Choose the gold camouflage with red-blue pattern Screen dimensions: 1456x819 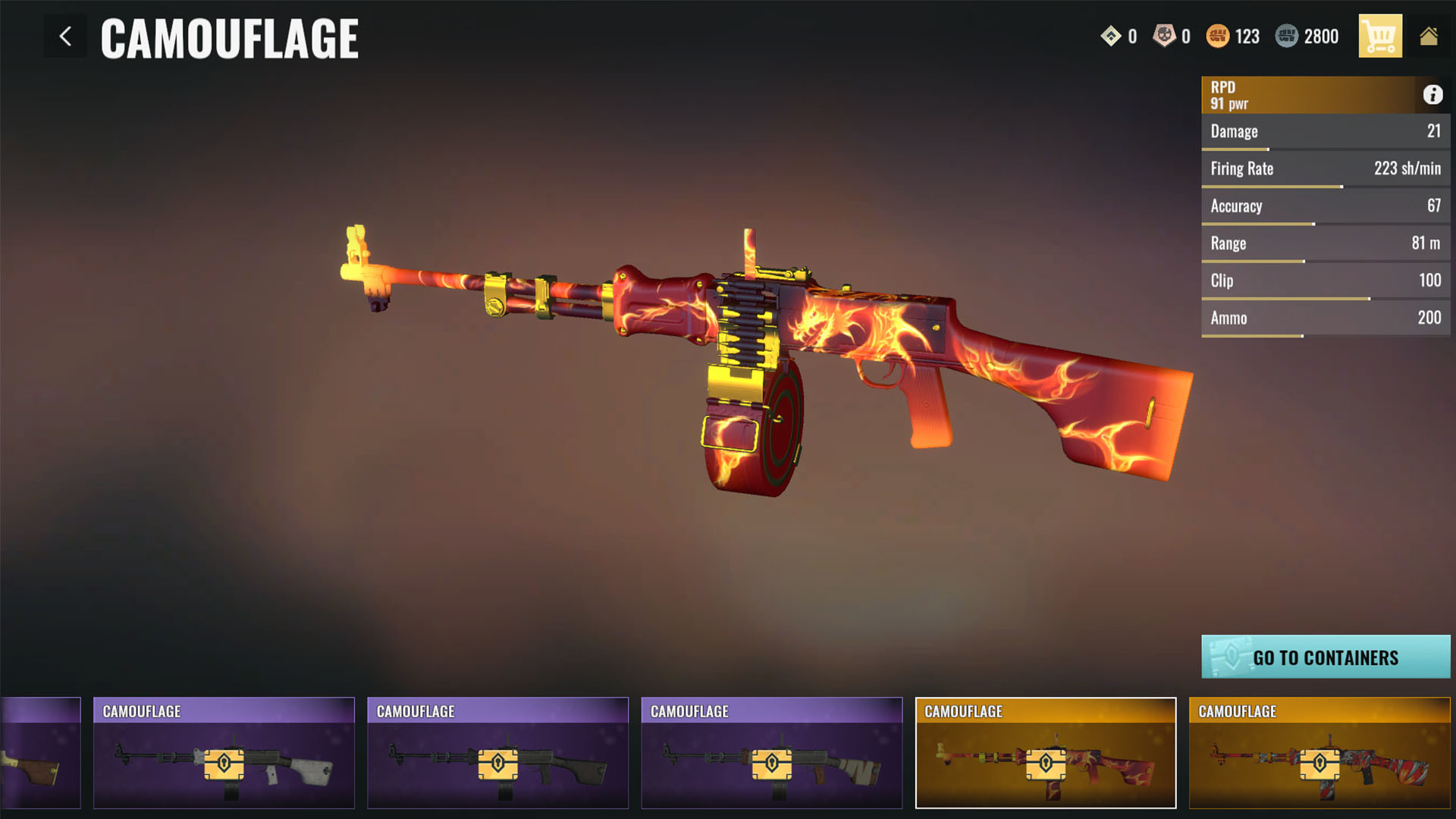click(x=1319, y=752)
